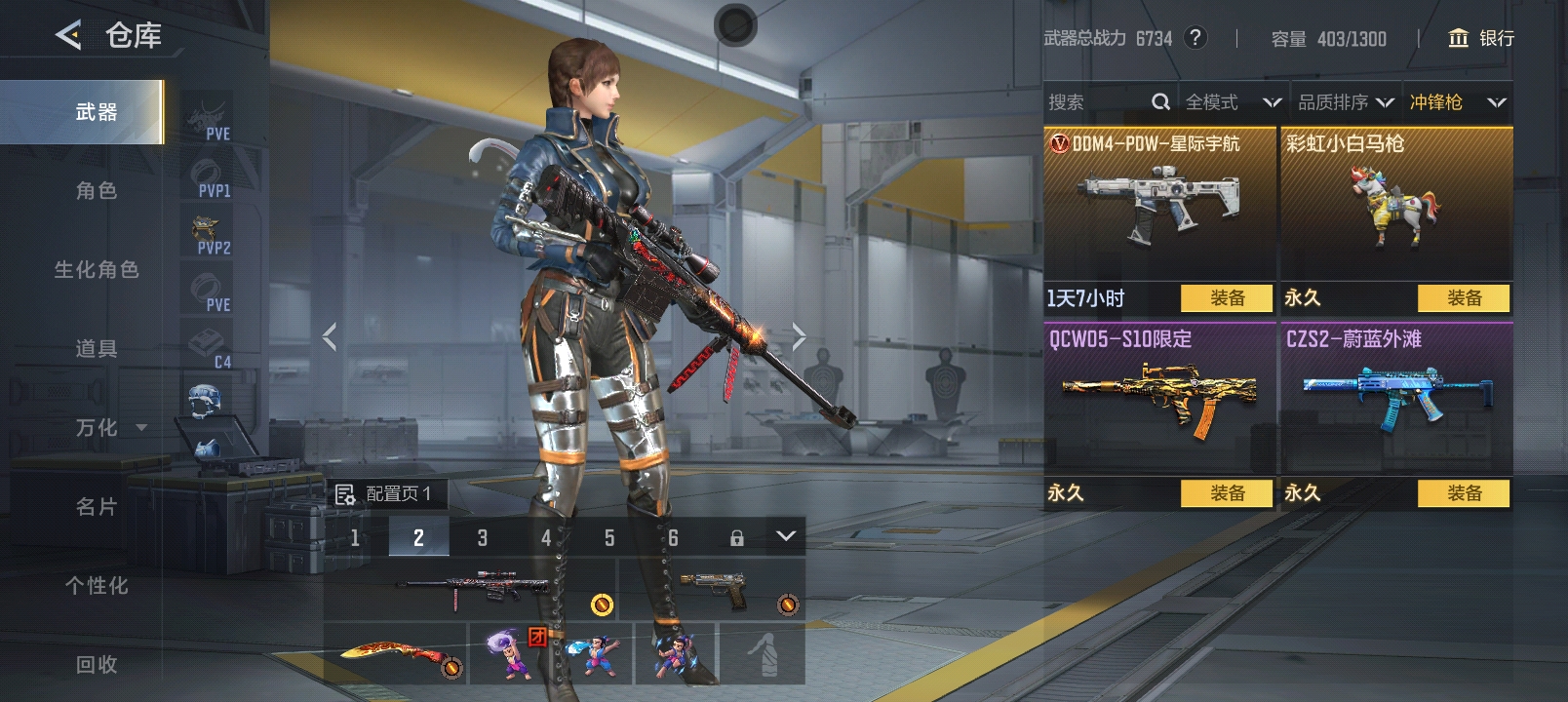Open the 银行 bank
The width and height of the screenshot is (1568, 702).
tap(1482, 38)
